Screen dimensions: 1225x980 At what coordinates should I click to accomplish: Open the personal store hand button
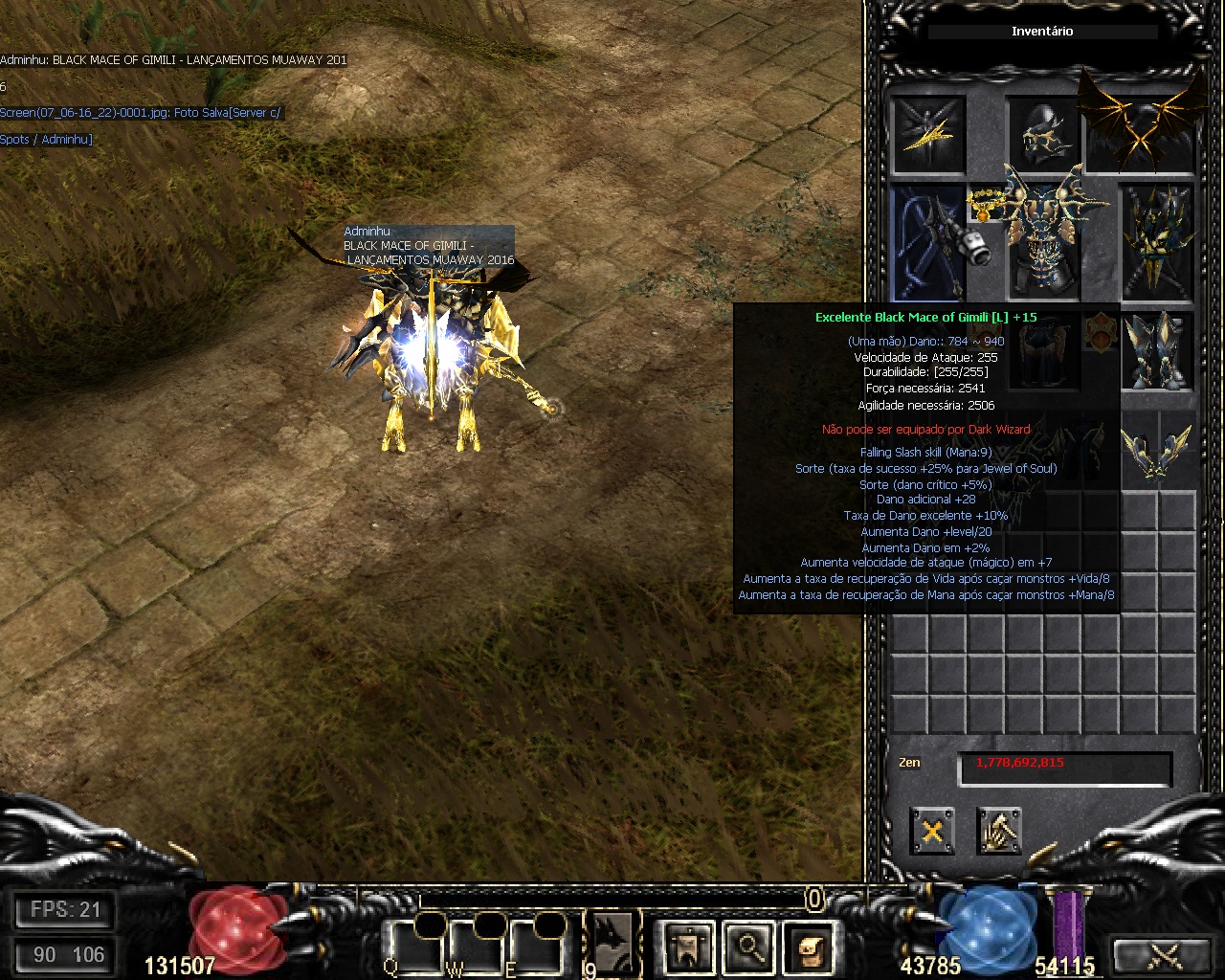(998, 831)
